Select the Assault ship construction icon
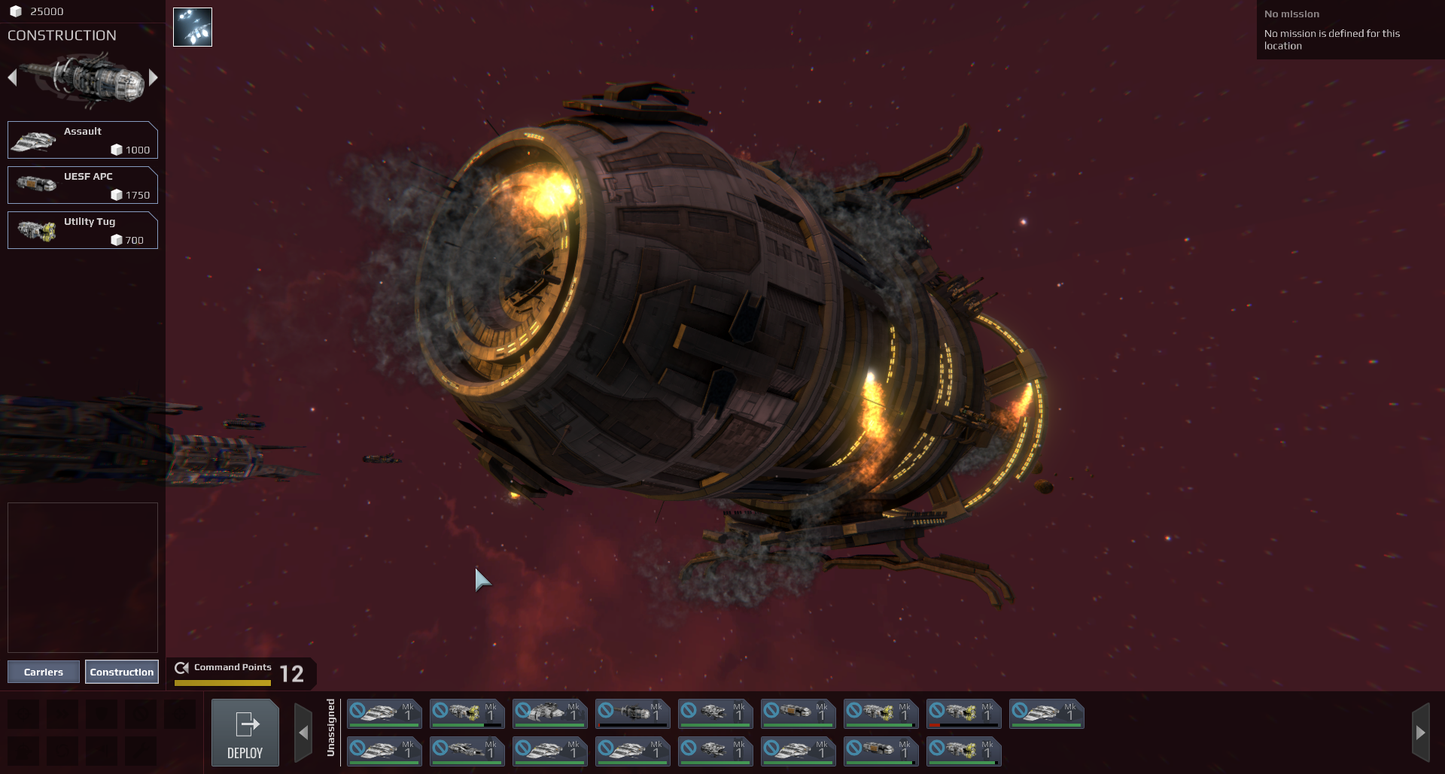The height and width of the screenshot is (774, 1445). (34, 139)
